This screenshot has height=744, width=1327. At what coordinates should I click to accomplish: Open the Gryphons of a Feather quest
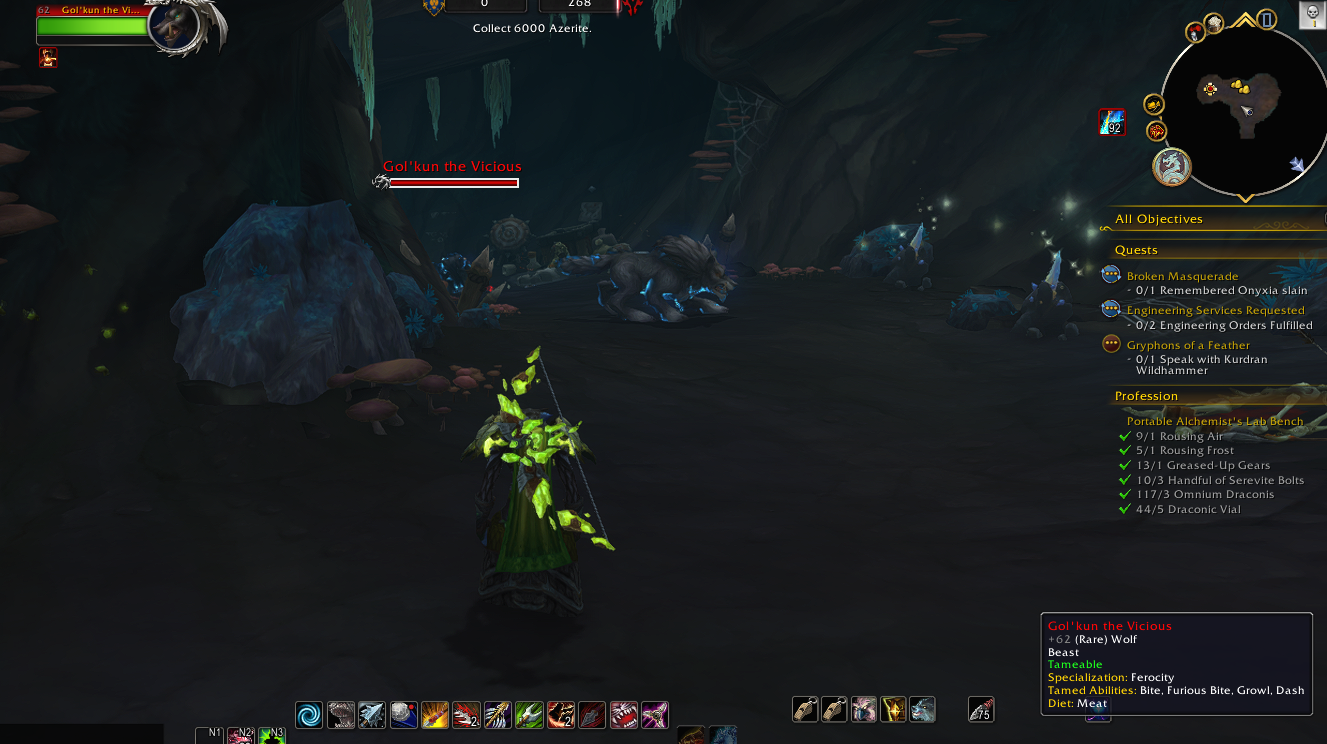pos(1188,345)
